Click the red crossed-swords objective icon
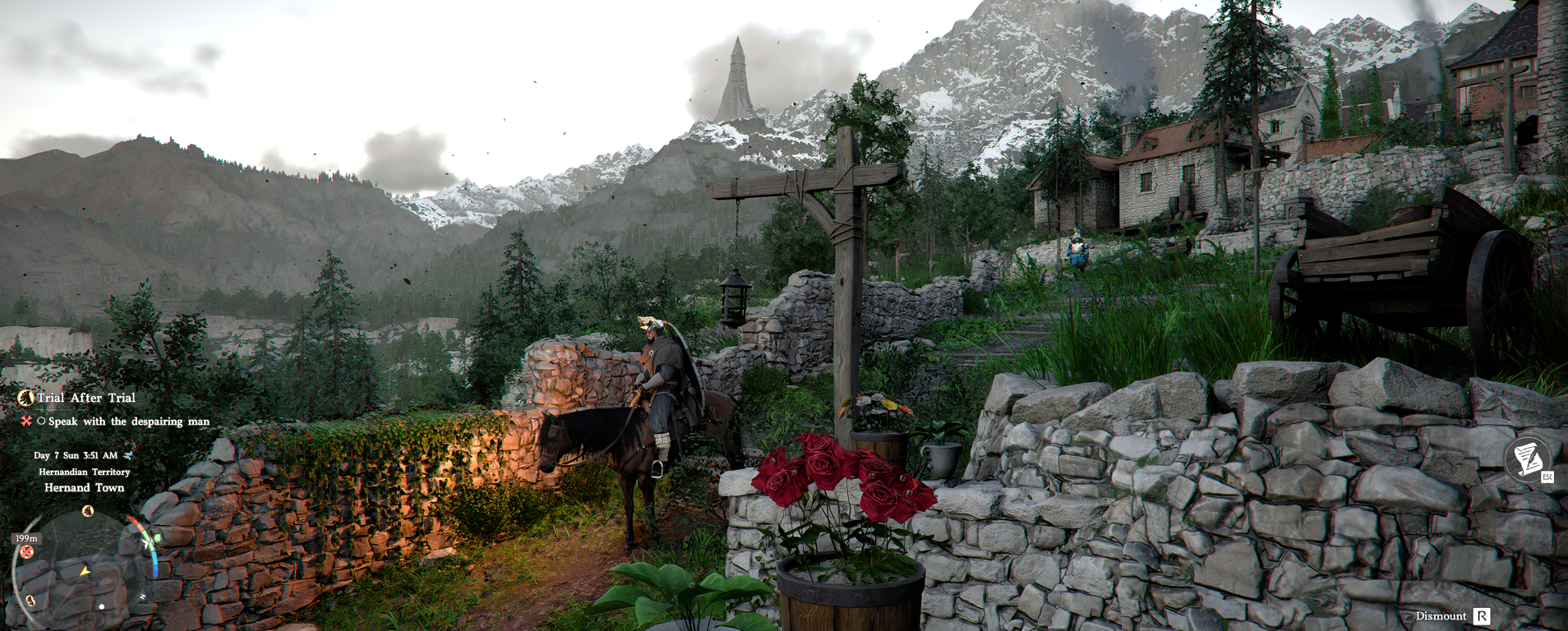 tap(25, 421)
